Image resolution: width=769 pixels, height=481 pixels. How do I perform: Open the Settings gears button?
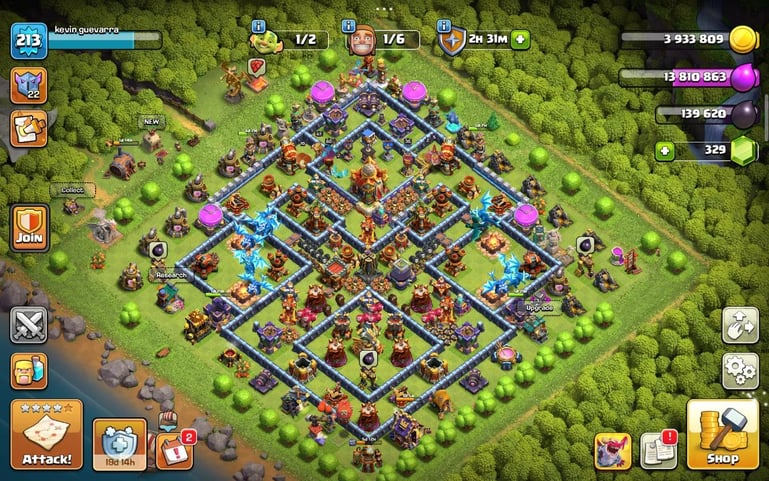pos(739,370)
